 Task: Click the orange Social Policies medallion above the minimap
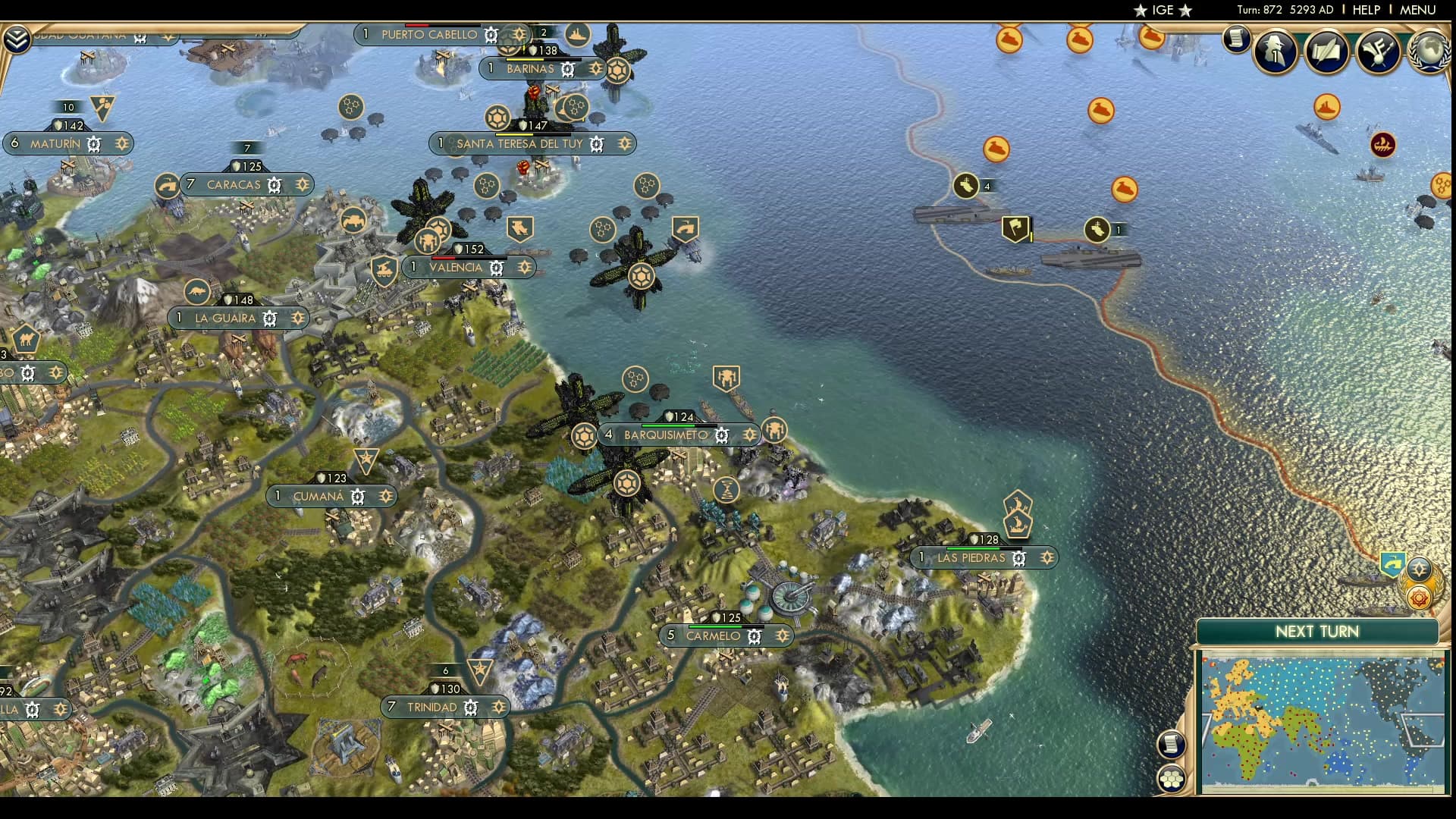coord(1418,598)
